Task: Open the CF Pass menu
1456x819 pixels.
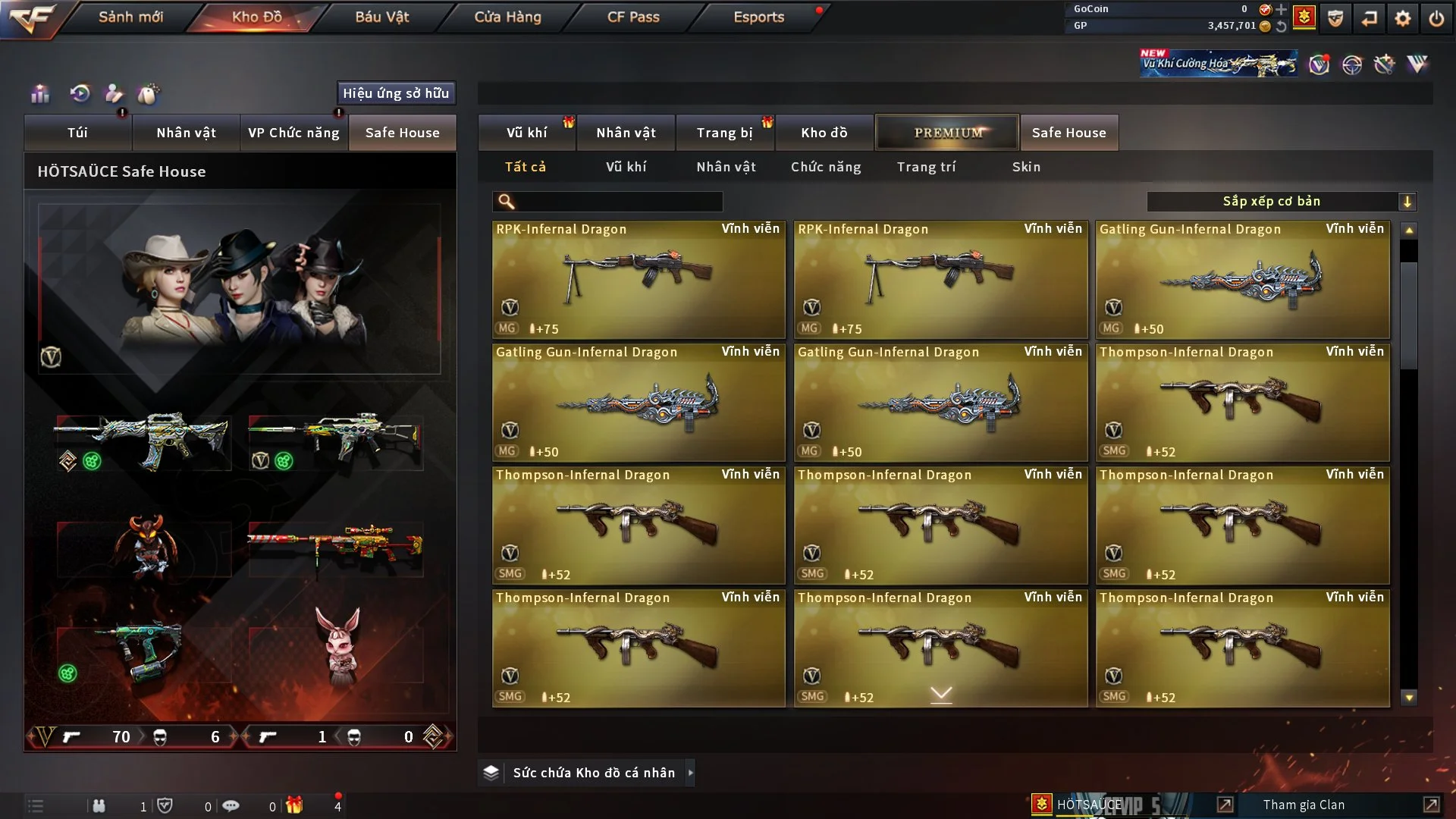Action: click(633, 17)
